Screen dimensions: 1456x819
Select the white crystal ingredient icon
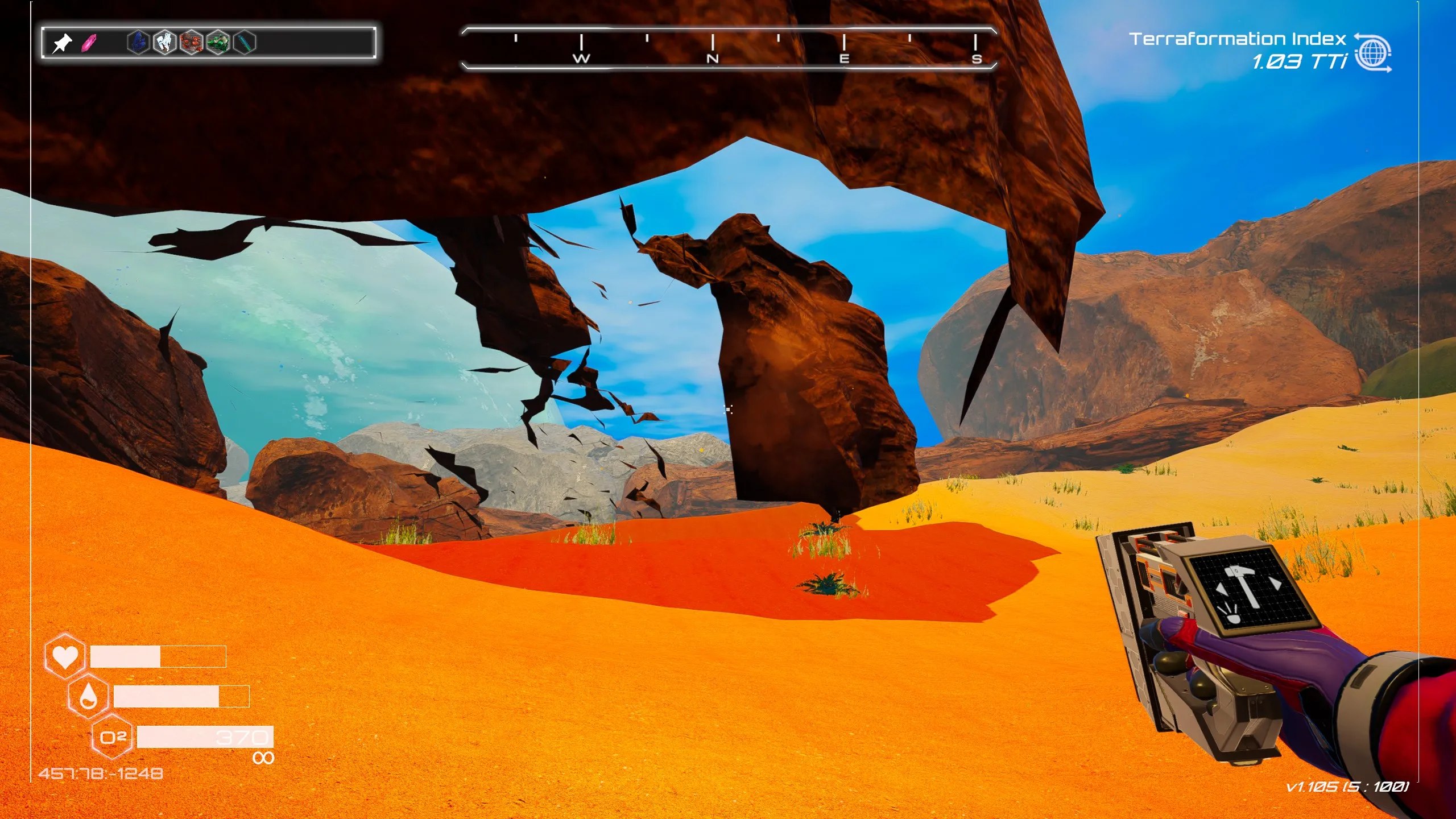tap(165, 42)
